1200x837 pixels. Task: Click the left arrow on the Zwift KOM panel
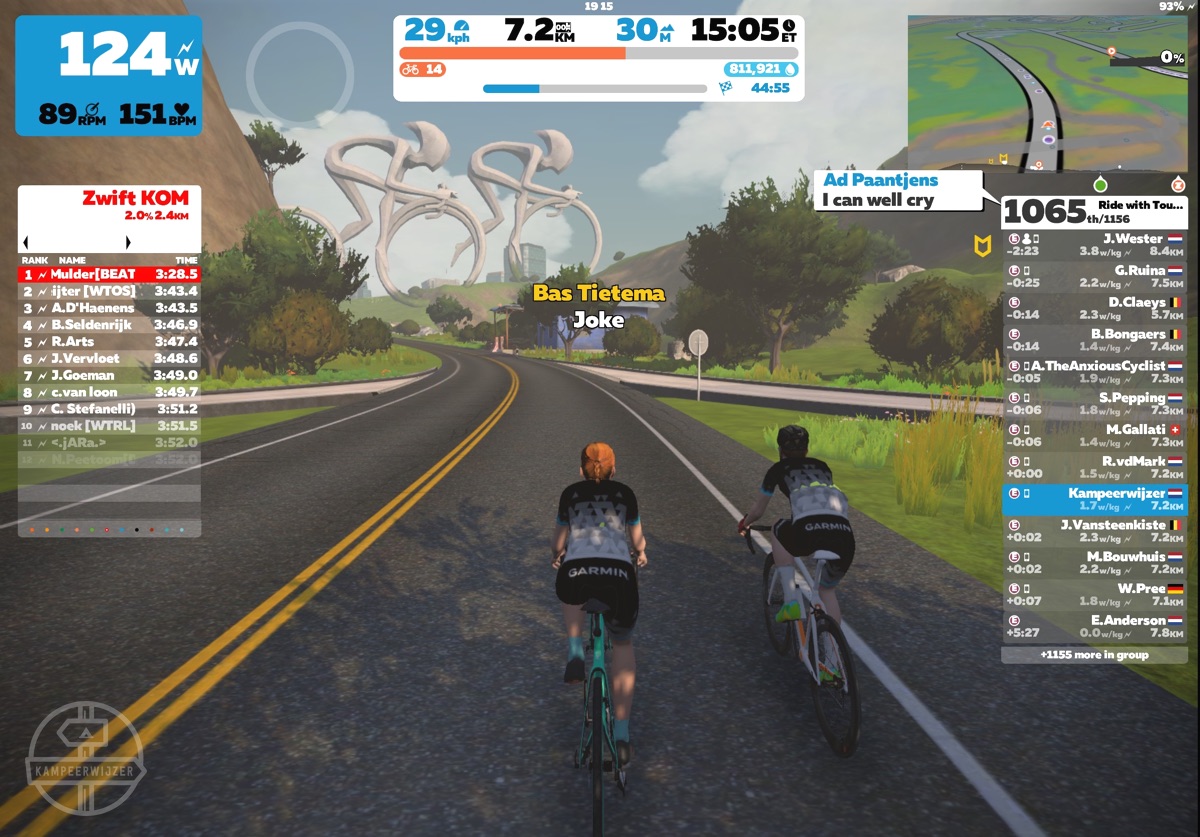tap(25, 242)
